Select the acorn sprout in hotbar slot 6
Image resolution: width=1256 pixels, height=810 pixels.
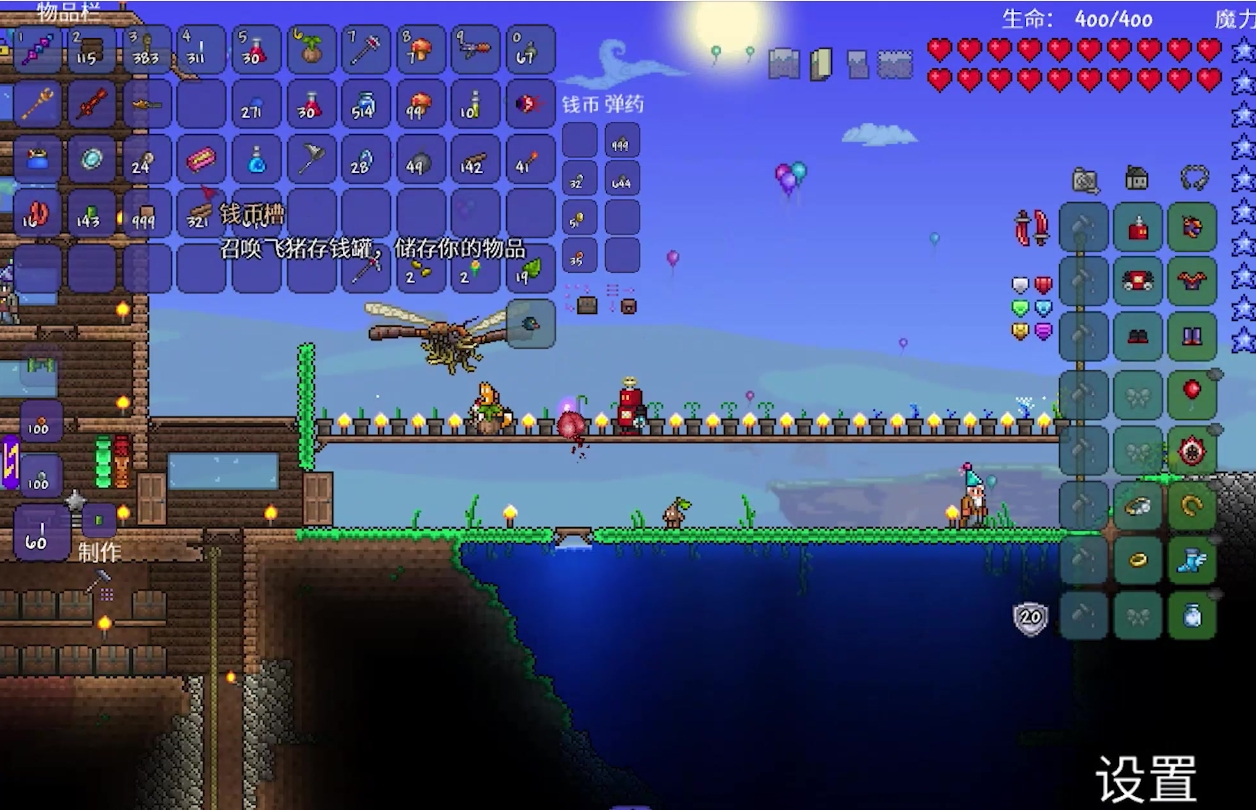click(x=311, y=50)
